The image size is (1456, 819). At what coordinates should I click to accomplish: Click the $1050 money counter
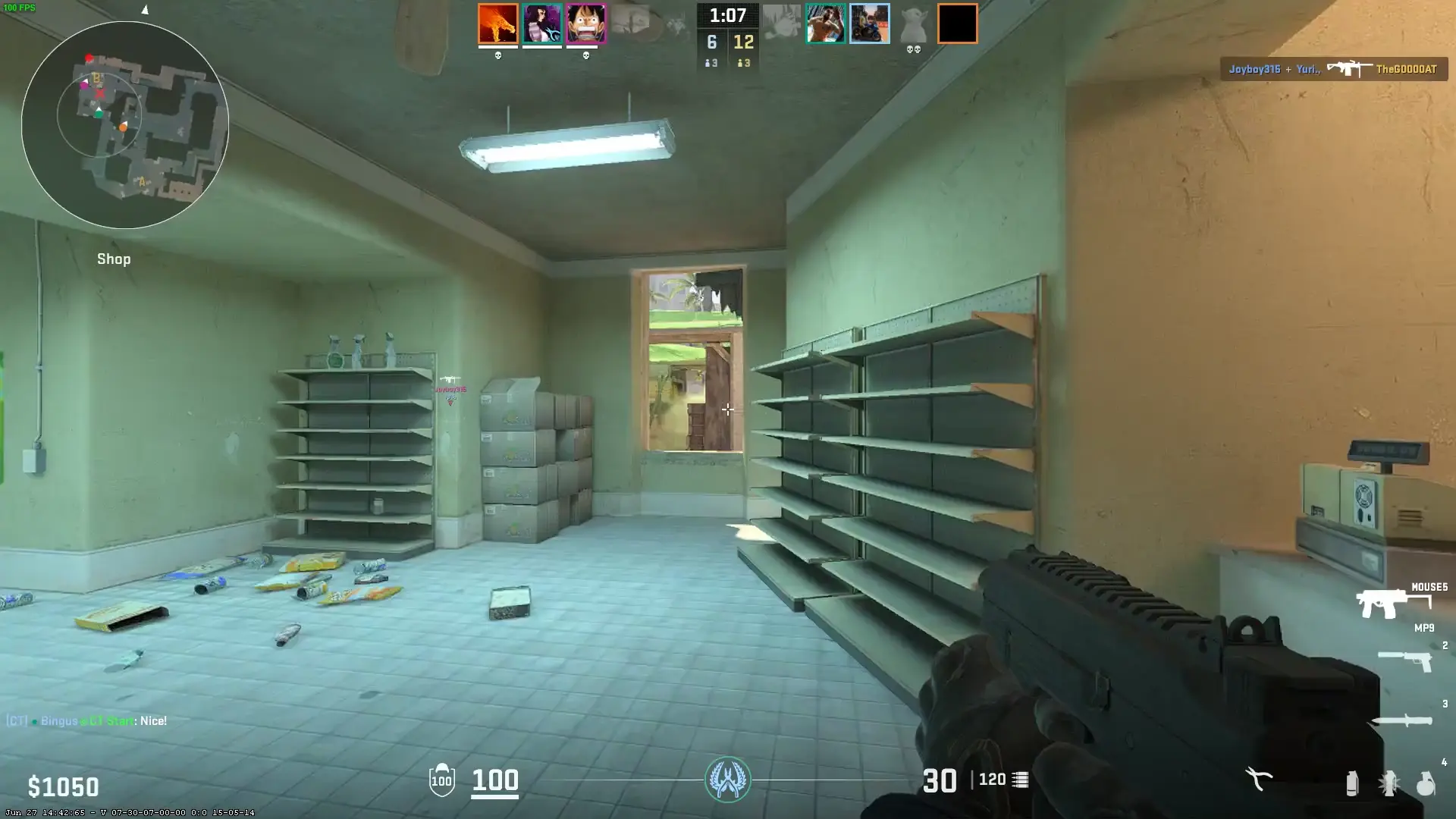coord(64,785)
